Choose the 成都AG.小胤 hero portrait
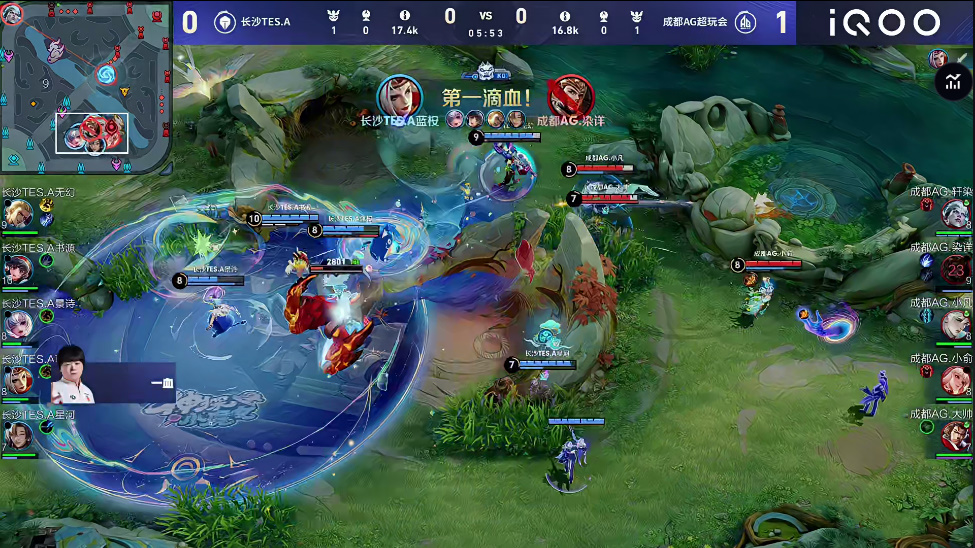This screenshot has height=548, width=975. tap(956, 324)
